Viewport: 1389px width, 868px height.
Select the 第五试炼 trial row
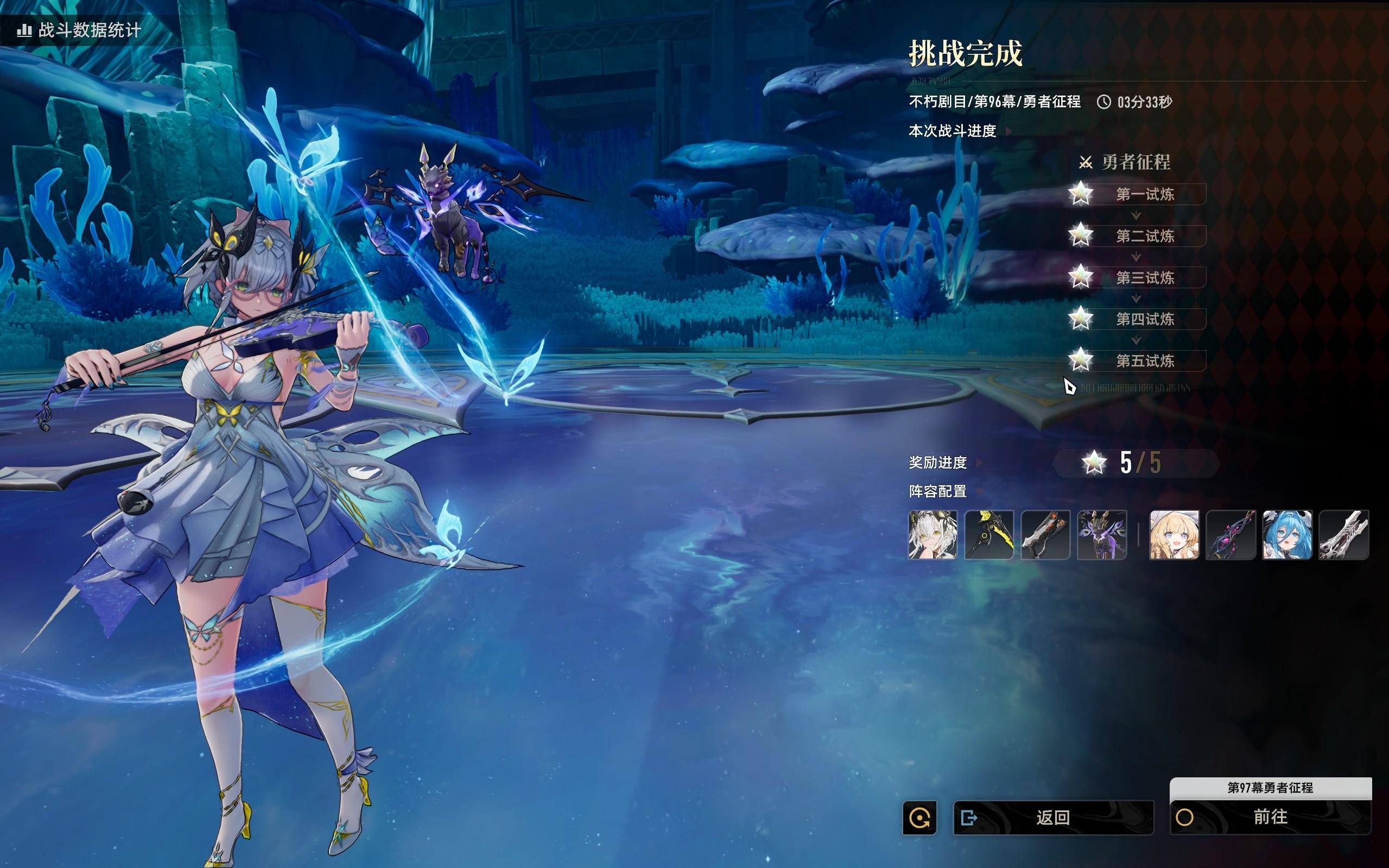pos(1145,361)
